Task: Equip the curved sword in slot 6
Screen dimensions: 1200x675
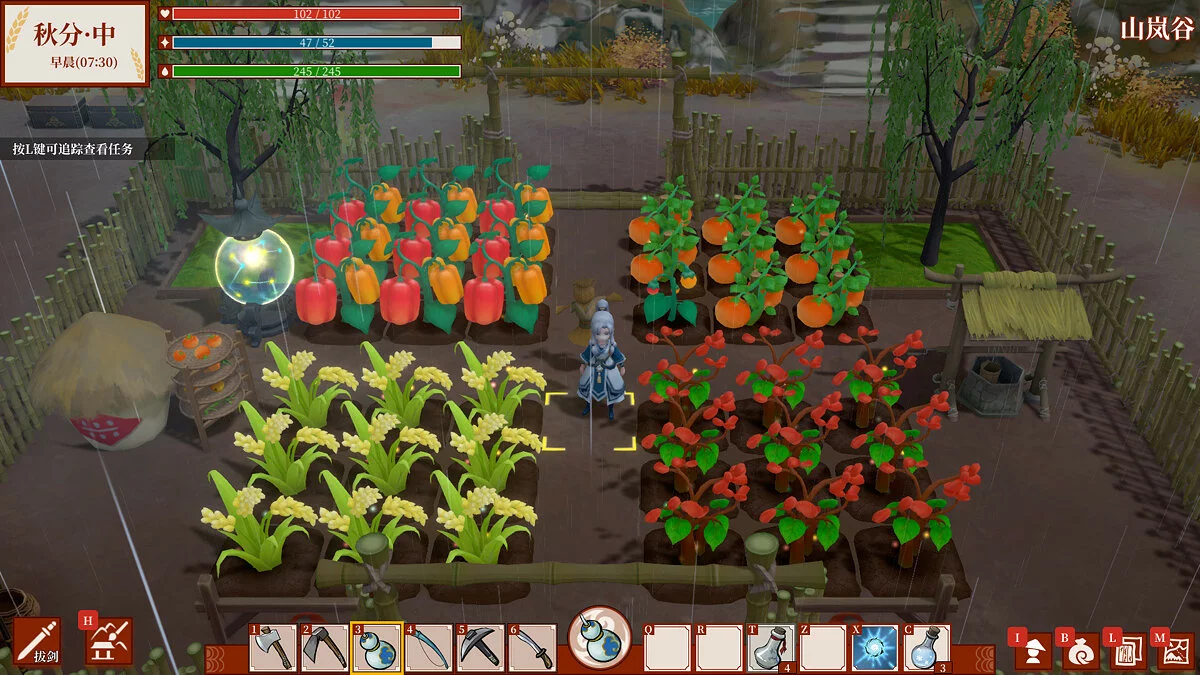Action: pos(533,648)
